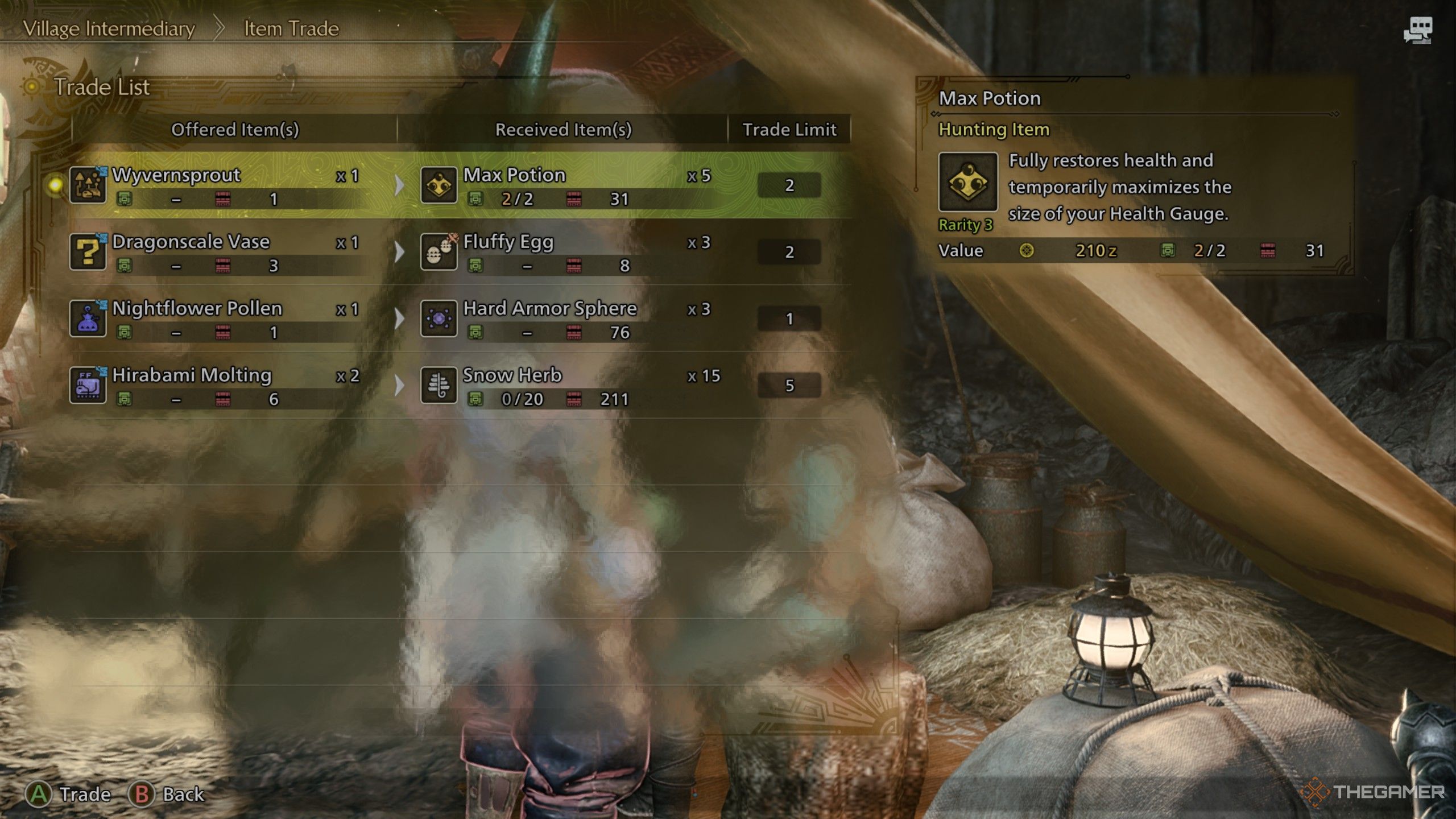
Task: Click the Max Potion icon in trade list
Action: click(x=439, y=185)
